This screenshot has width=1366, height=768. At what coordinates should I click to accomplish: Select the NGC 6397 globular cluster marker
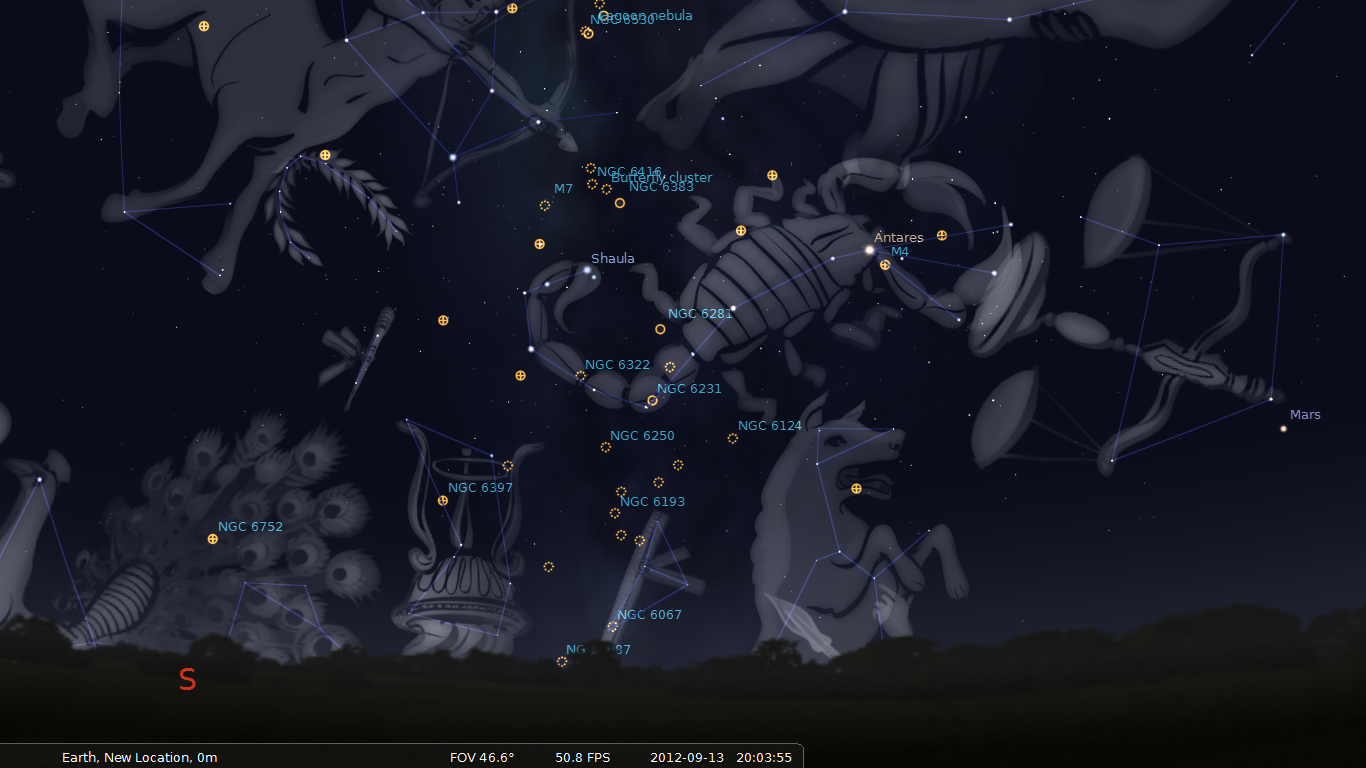pos(441,500)
